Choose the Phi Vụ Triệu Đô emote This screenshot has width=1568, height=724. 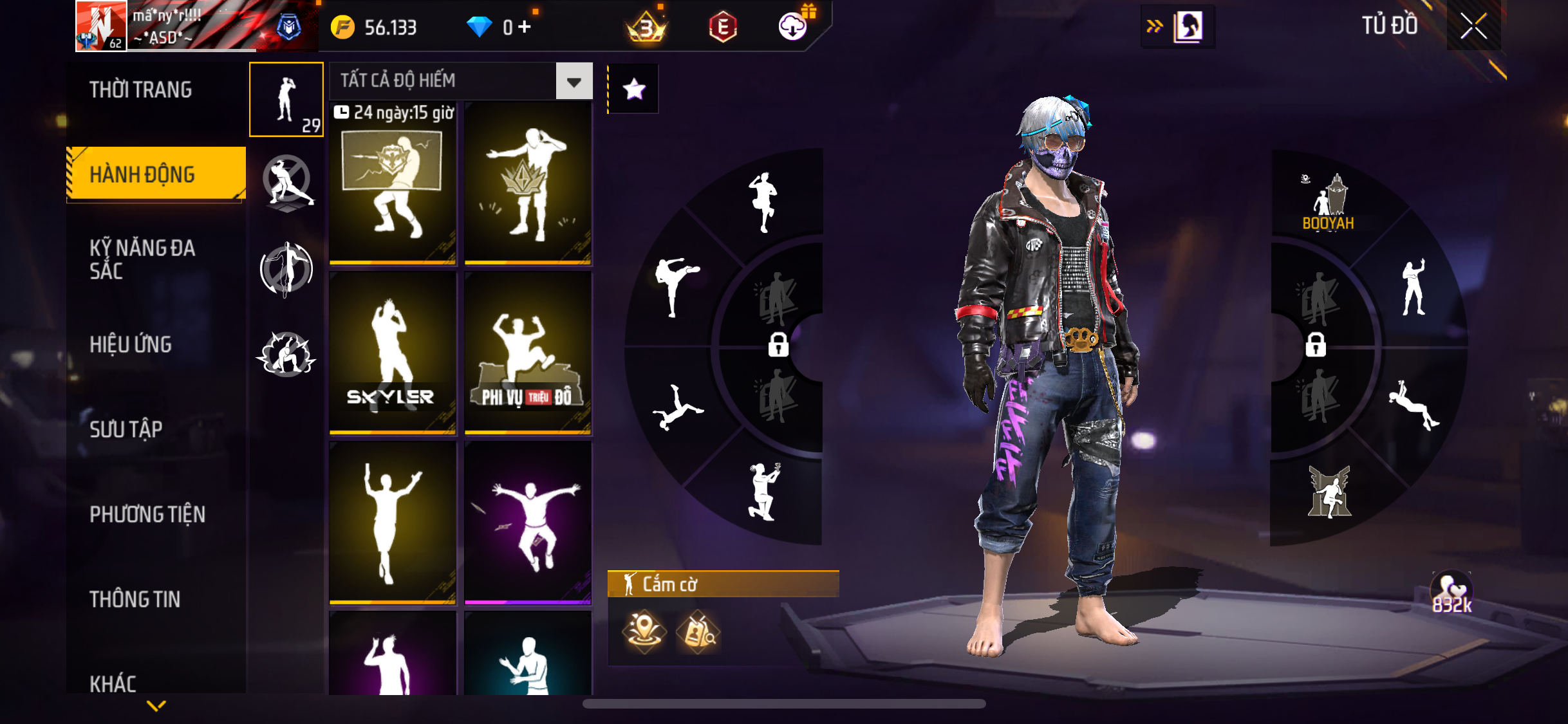[x=528, y=353]
